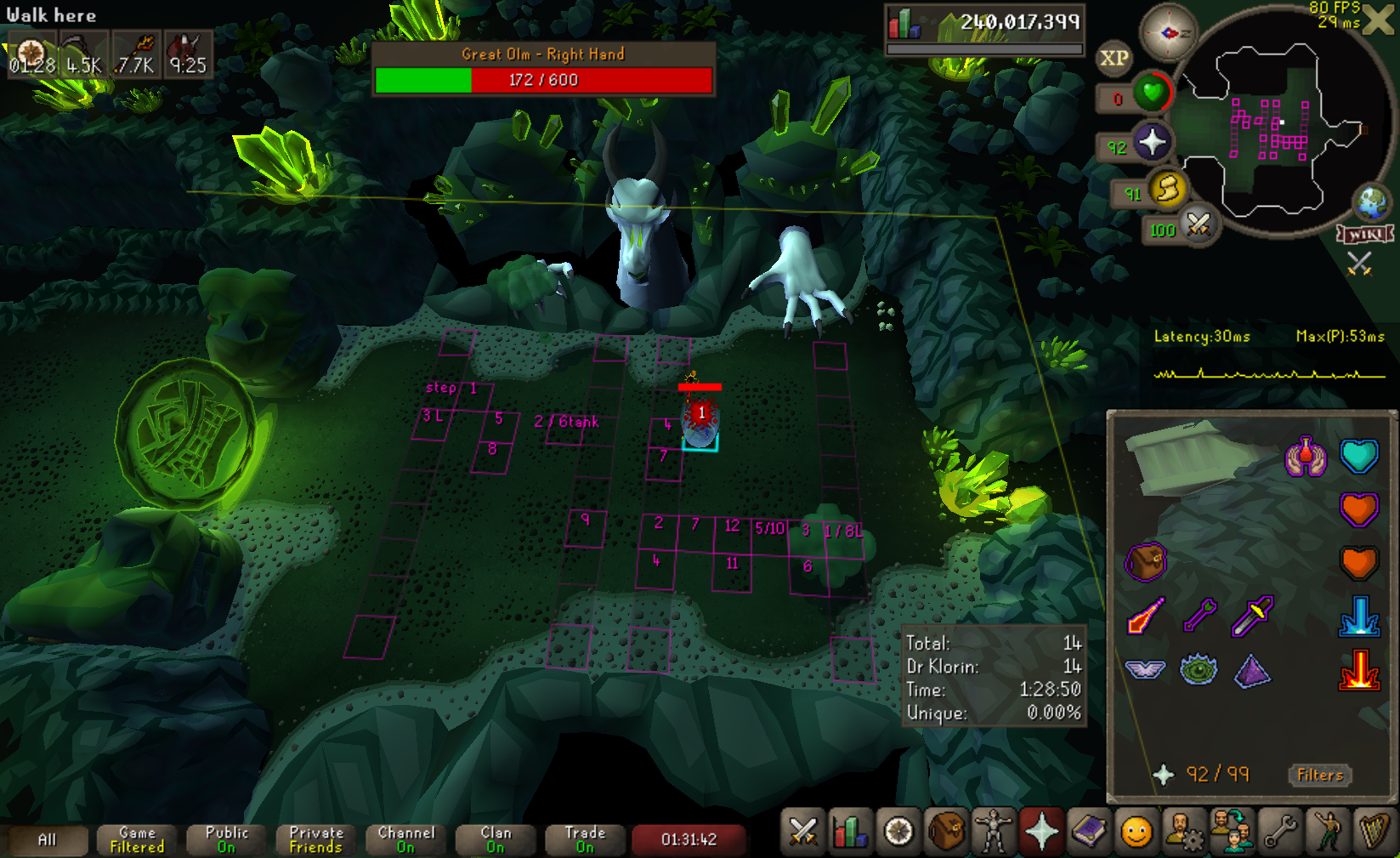Viewport: 1400px width, 858px height.
Task: Select the All chat filter tab
Action: [x=47, y=840]
